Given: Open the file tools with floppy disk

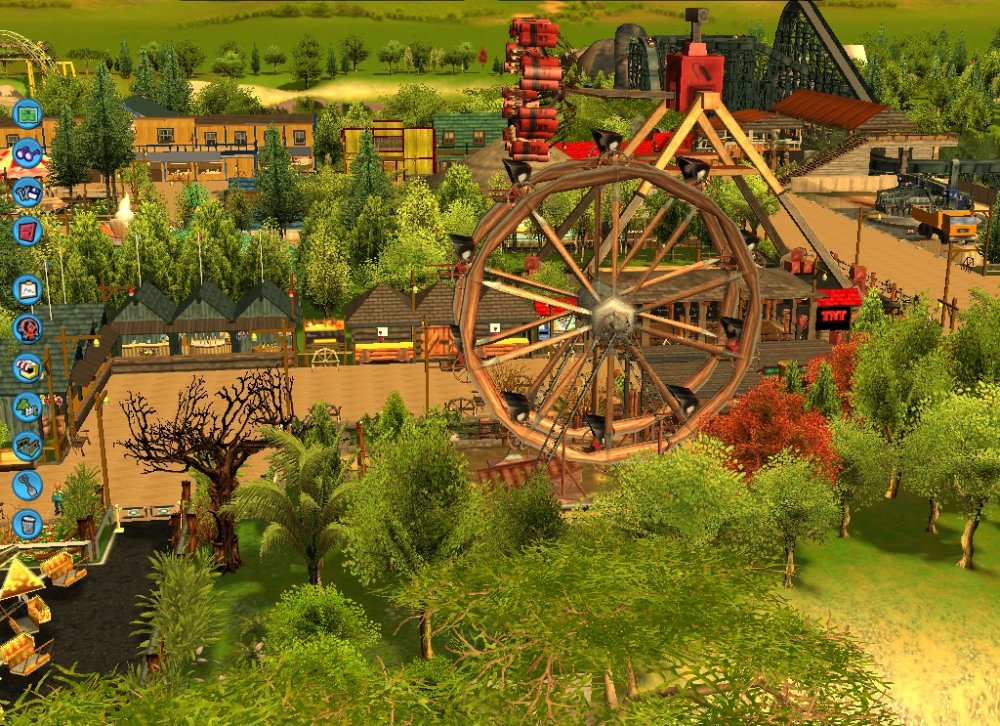Looking at the screenshot, I should (x=27, y=191).
